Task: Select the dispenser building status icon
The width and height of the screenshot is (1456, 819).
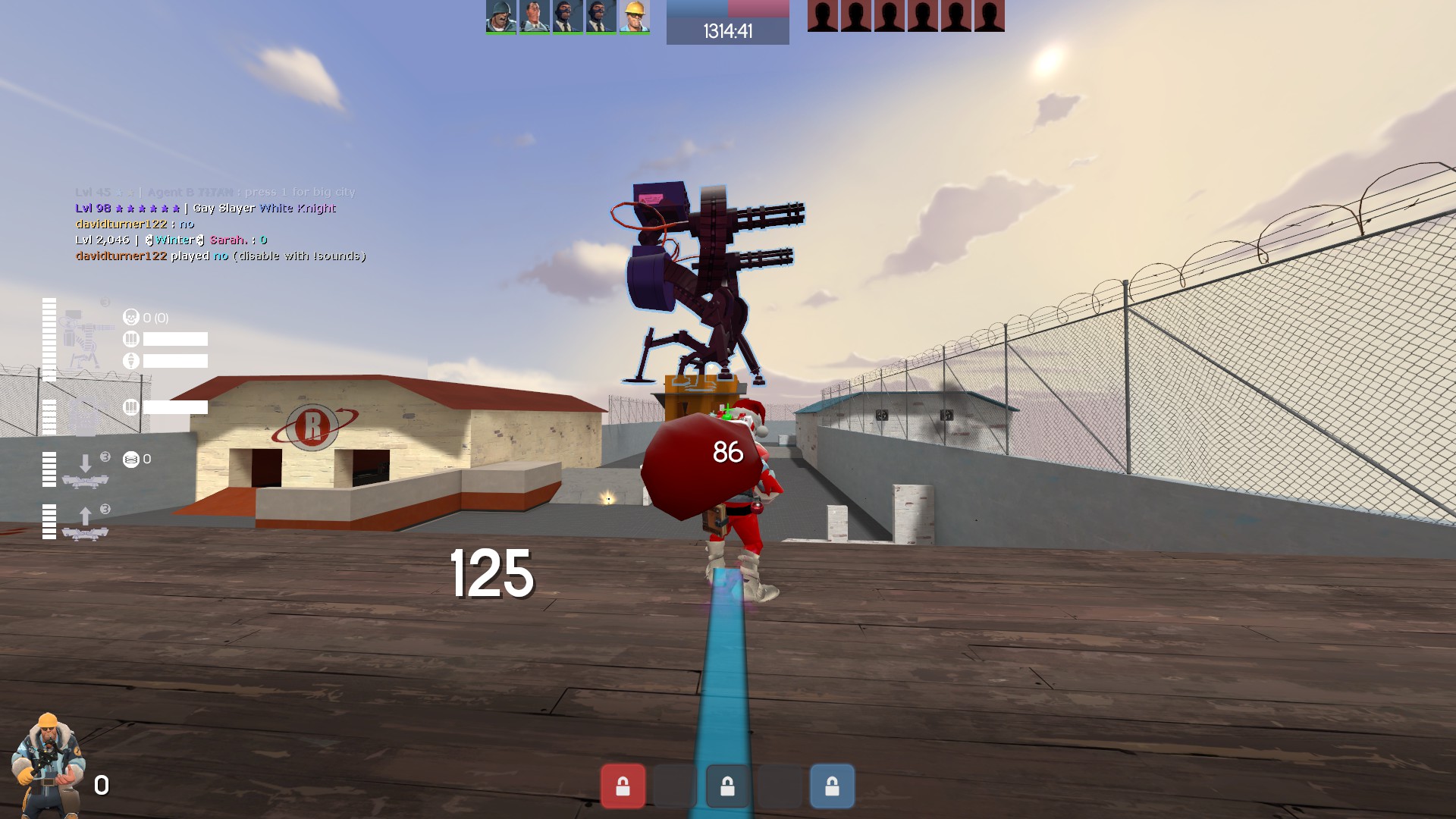Action: [x=85, y=414]
